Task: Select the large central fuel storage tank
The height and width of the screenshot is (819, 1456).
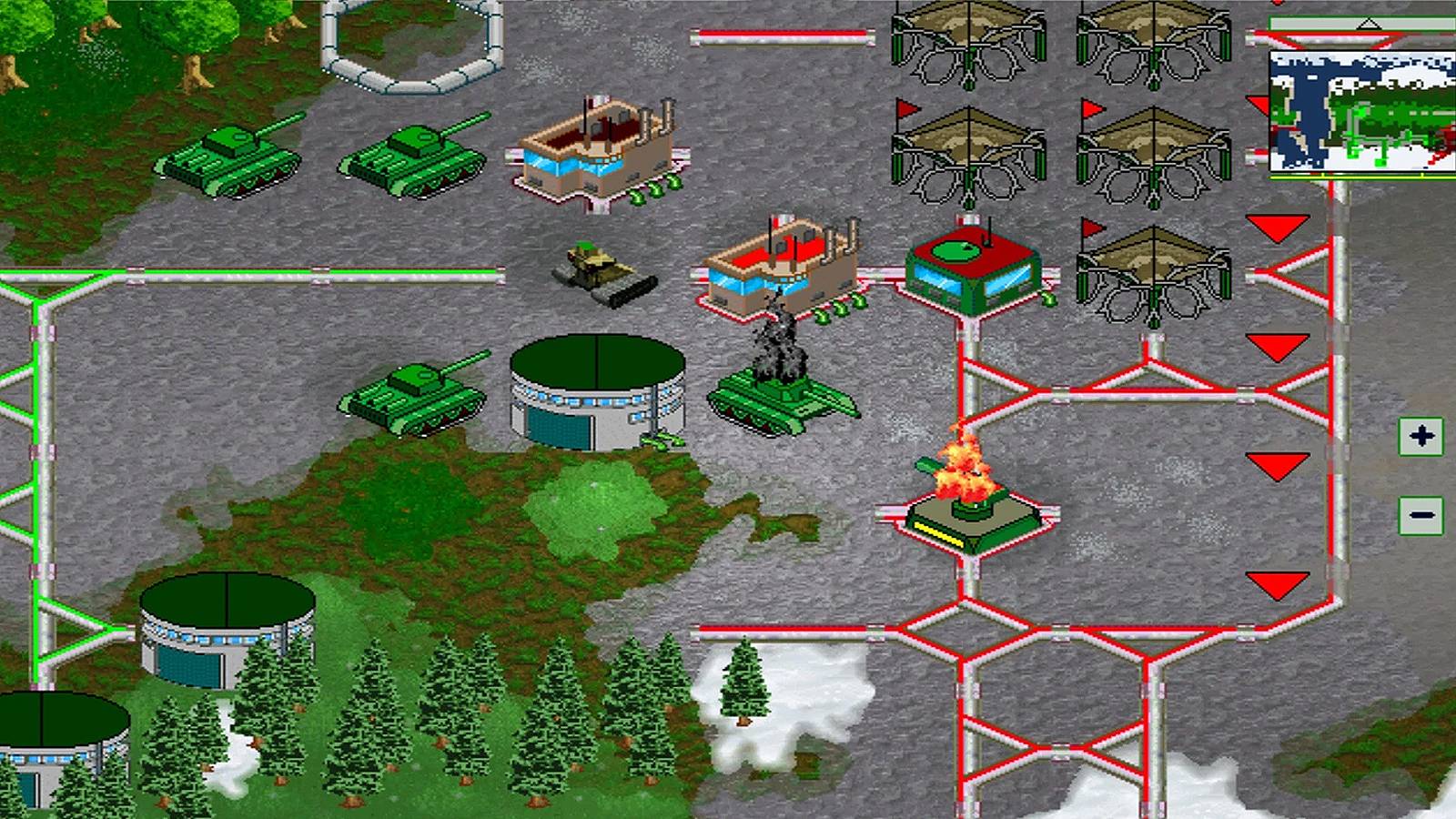Action: pyautogui.click(x=596, y=391)
